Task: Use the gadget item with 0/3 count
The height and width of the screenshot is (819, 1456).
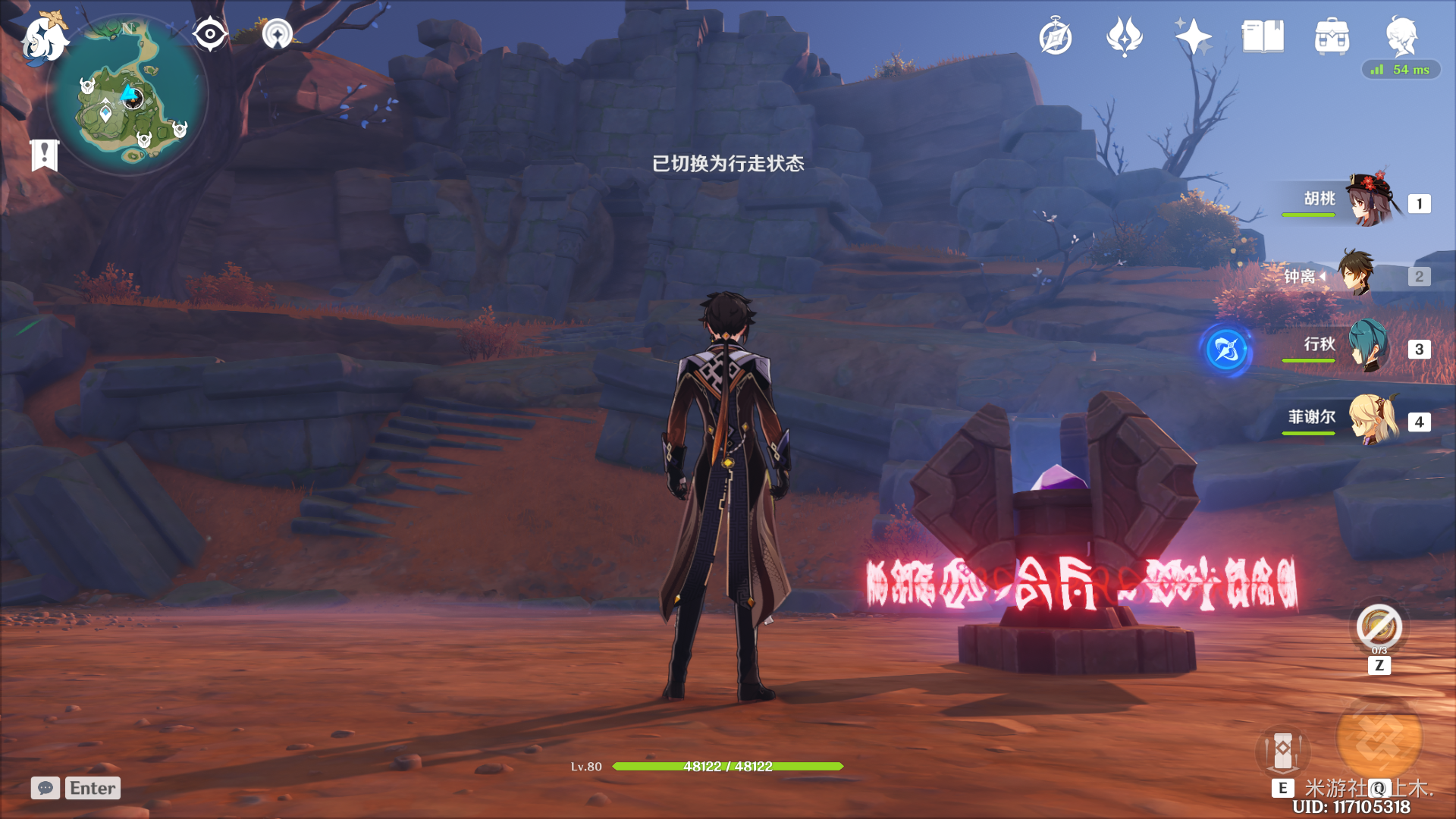Action: click(1379, 627)
